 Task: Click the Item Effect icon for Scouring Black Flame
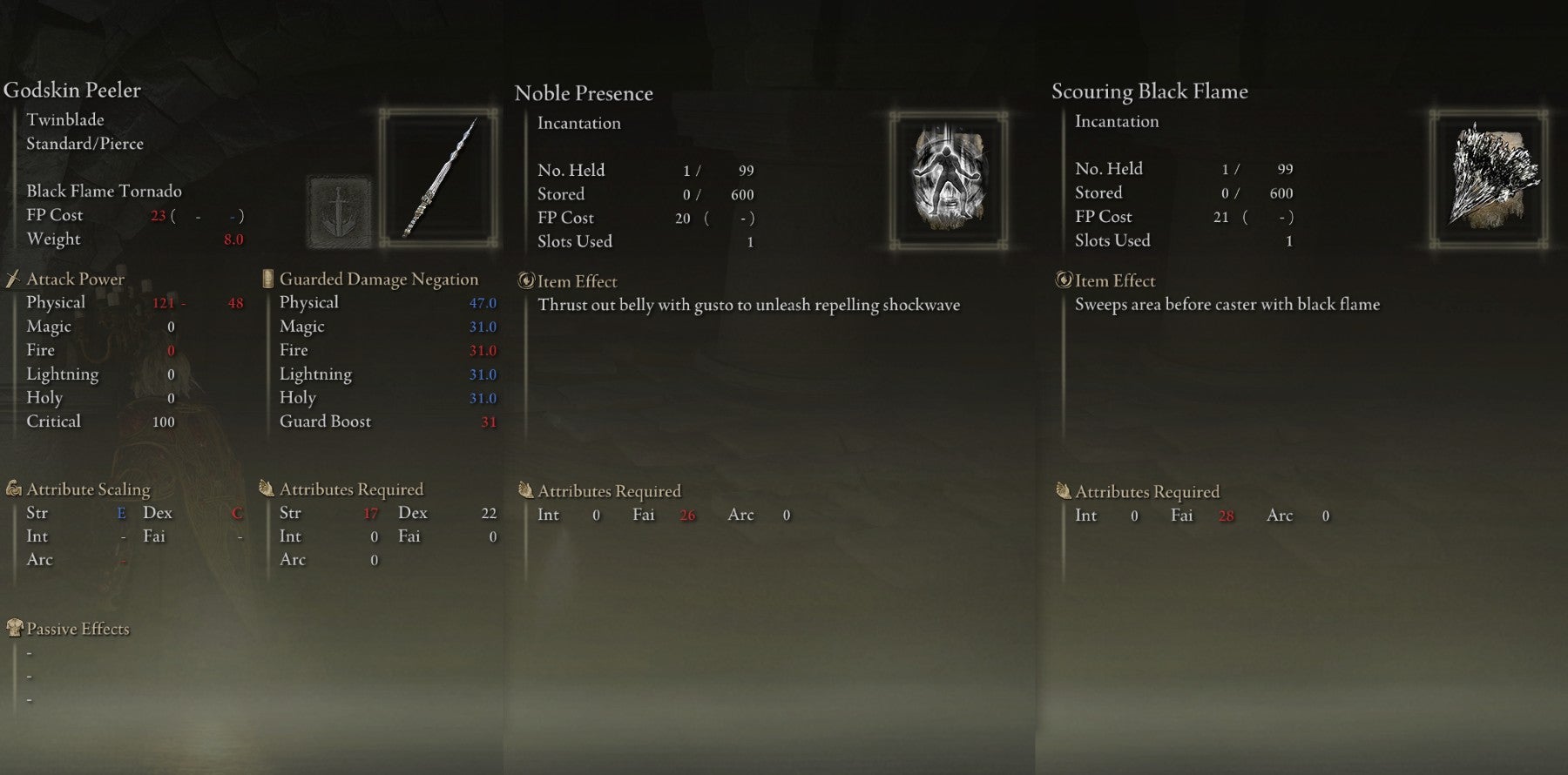pyautogui.click(x=1064, y=280)
